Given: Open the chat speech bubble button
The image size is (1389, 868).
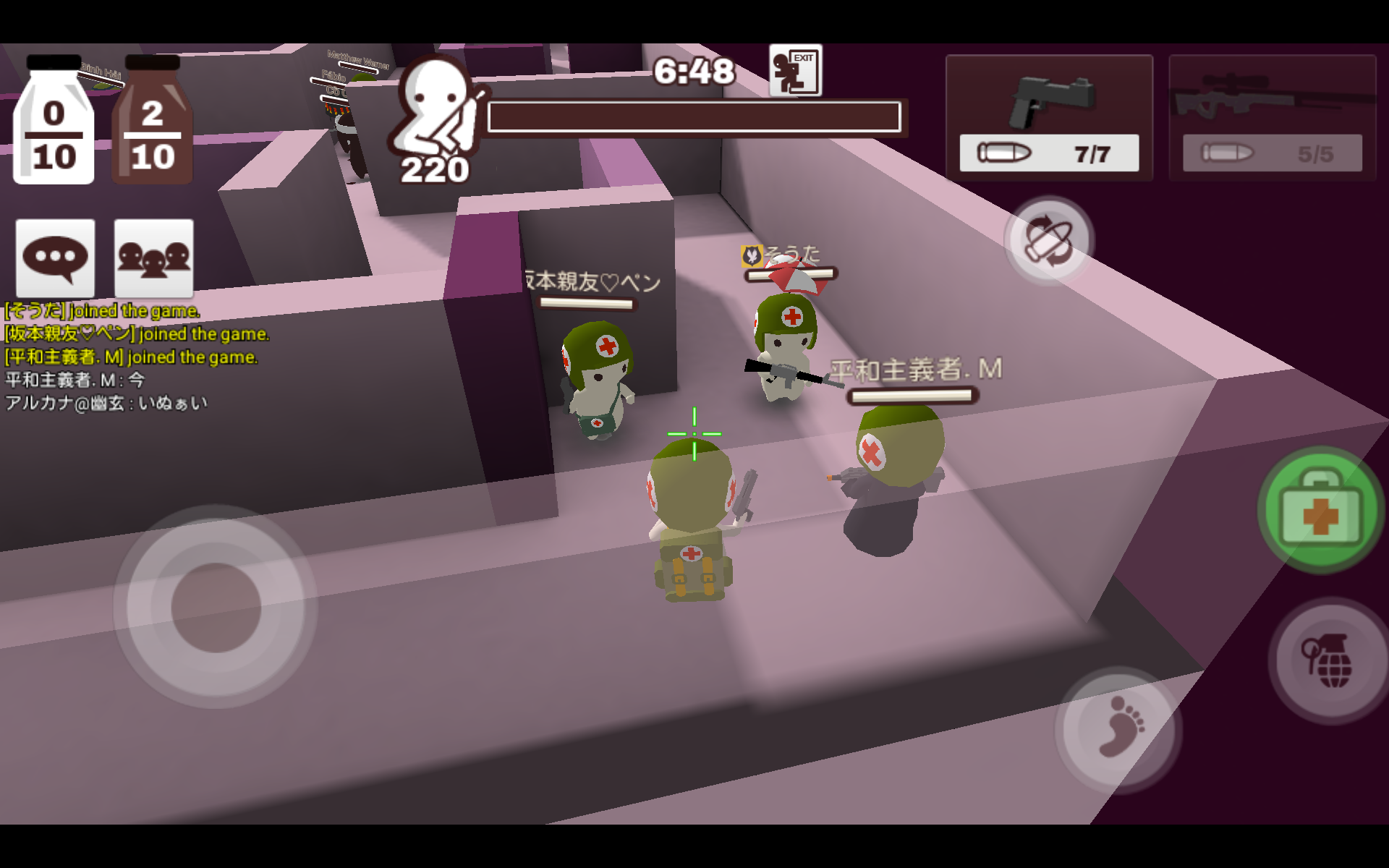Looking at the screenshot, I should 55,258.
